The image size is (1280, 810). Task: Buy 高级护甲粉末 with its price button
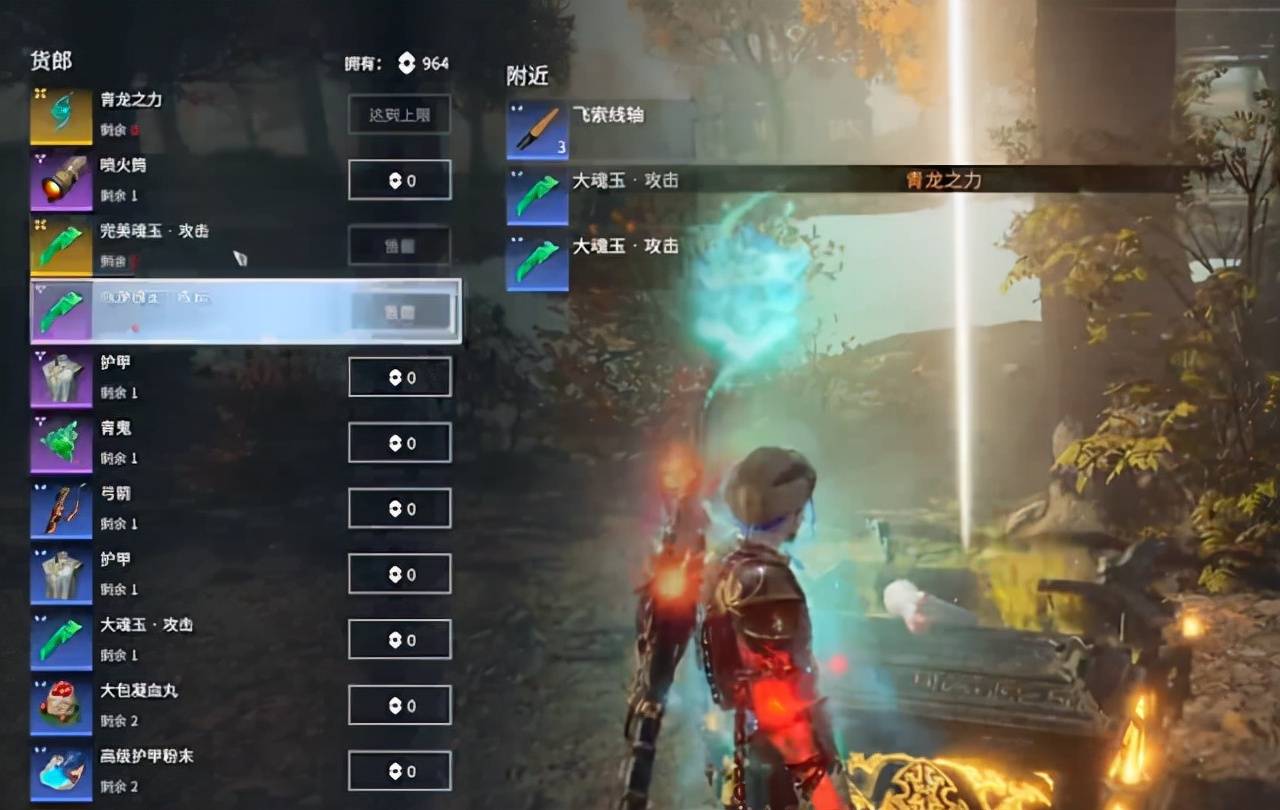click(399, 771)
